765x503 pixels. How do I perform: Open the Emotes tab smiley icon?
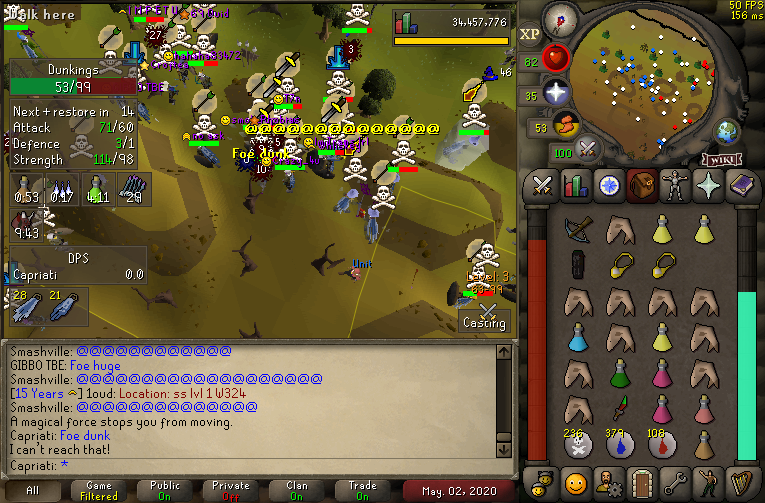[x=575, y=483]
